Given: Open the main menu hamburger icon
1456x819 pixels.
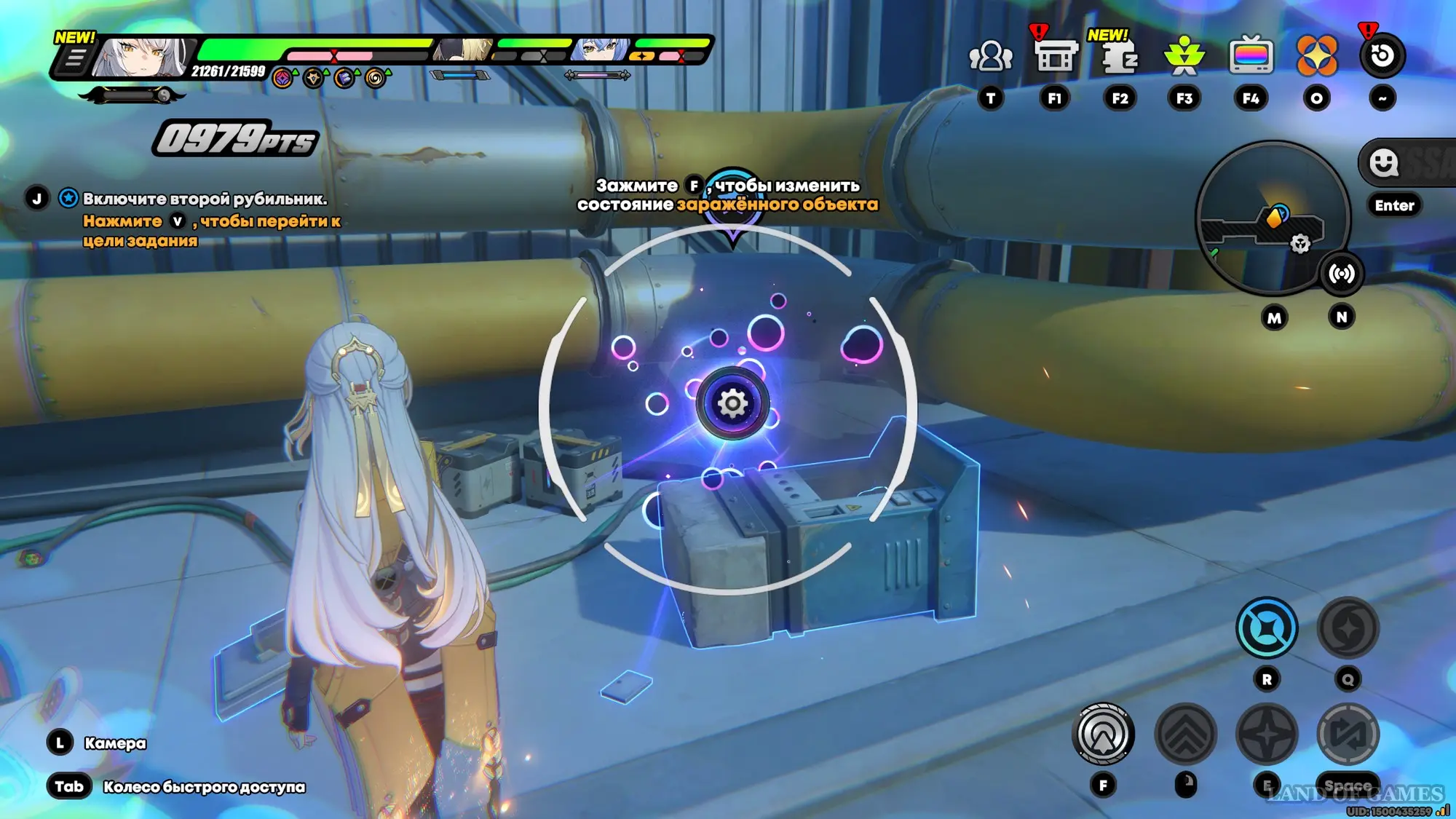Looking at the screenshot, I should click(74, 58).
